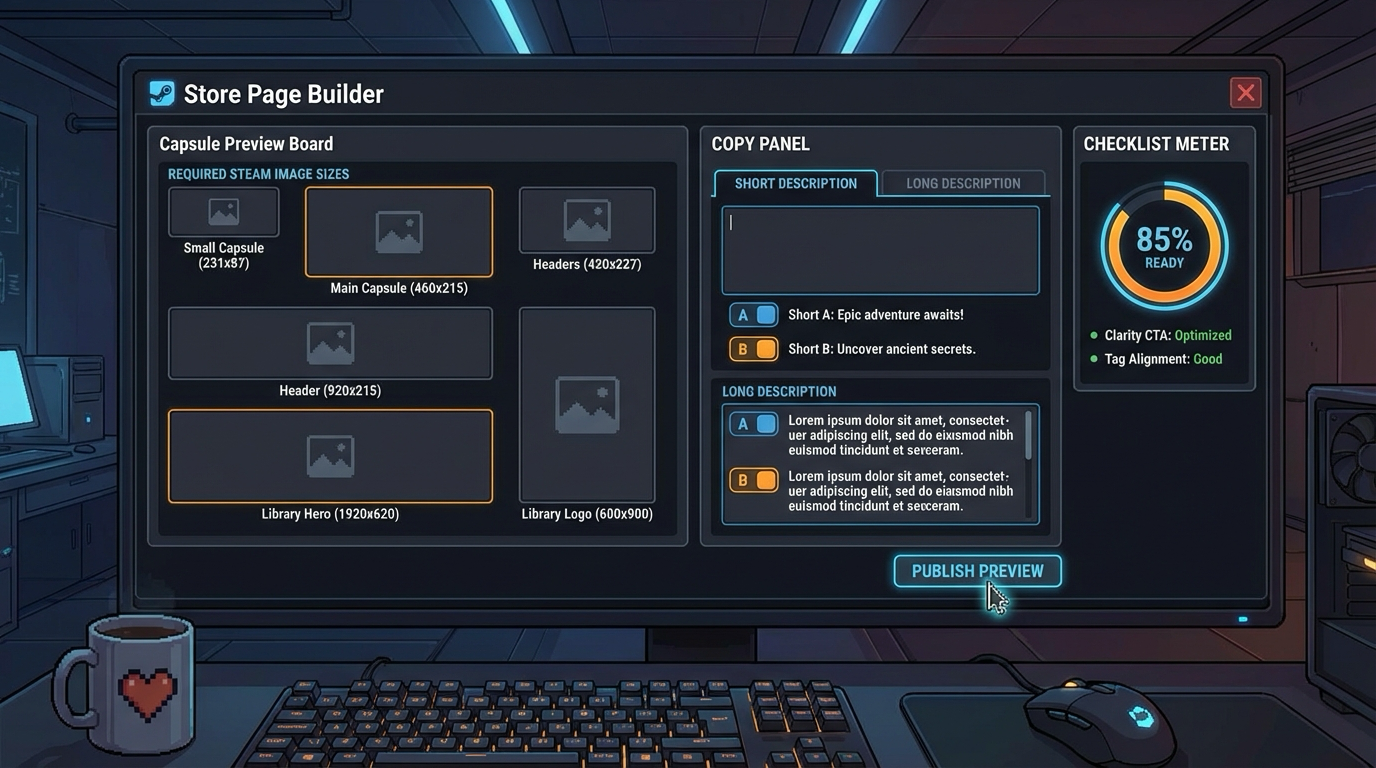Switch off the Long Description B toggle

tap(753, 480)
